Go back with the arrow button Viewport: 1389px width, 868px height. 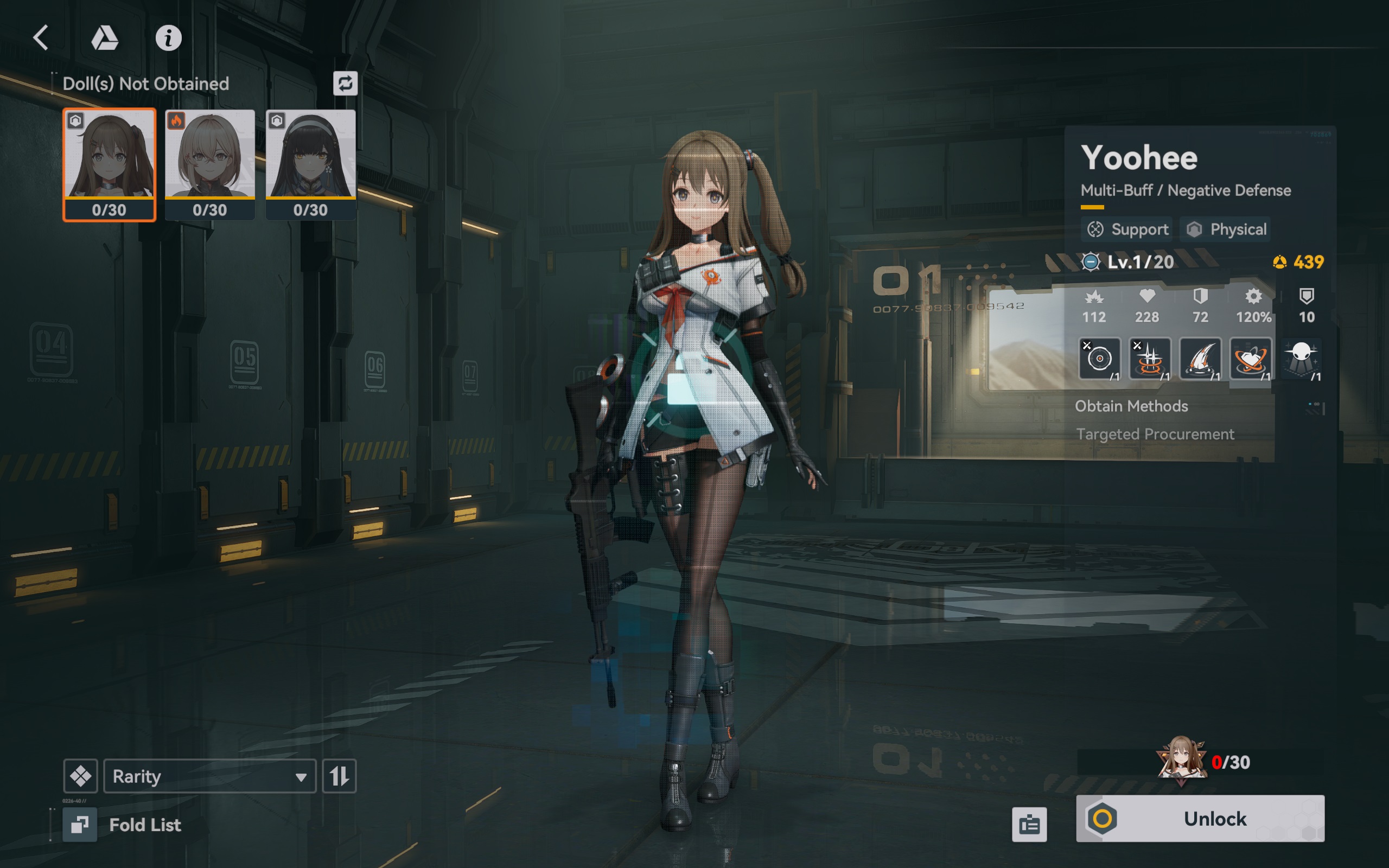[41, 38]
